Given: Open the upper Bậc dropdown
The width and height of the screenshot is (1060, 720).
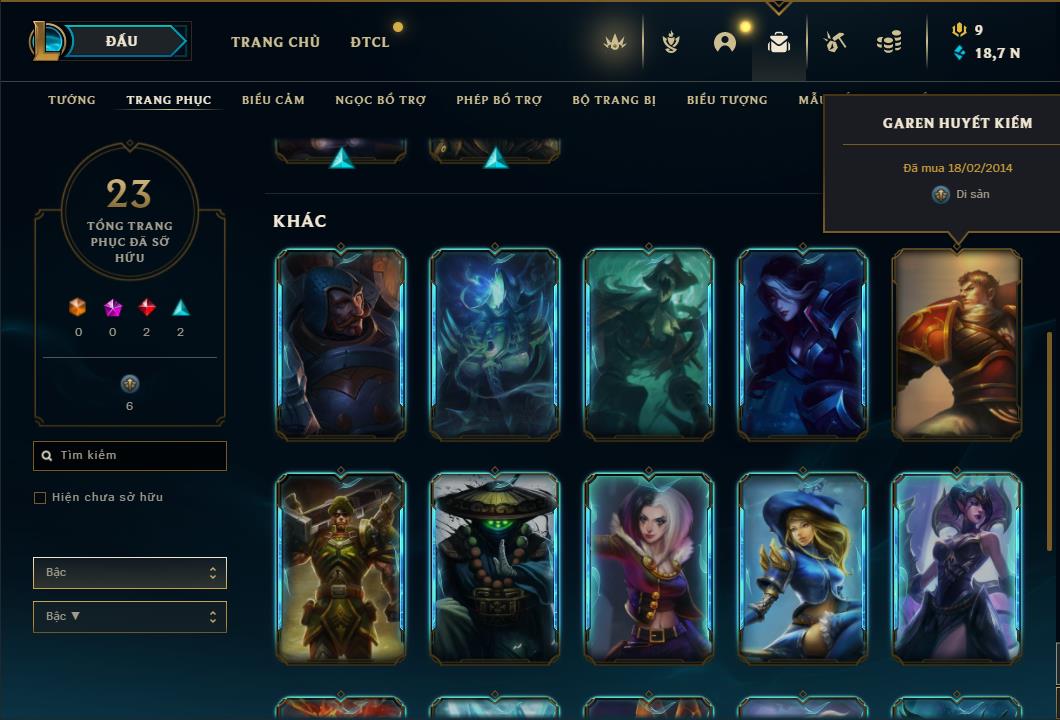Looking at the screenshot, I should (x=130, y=573).
